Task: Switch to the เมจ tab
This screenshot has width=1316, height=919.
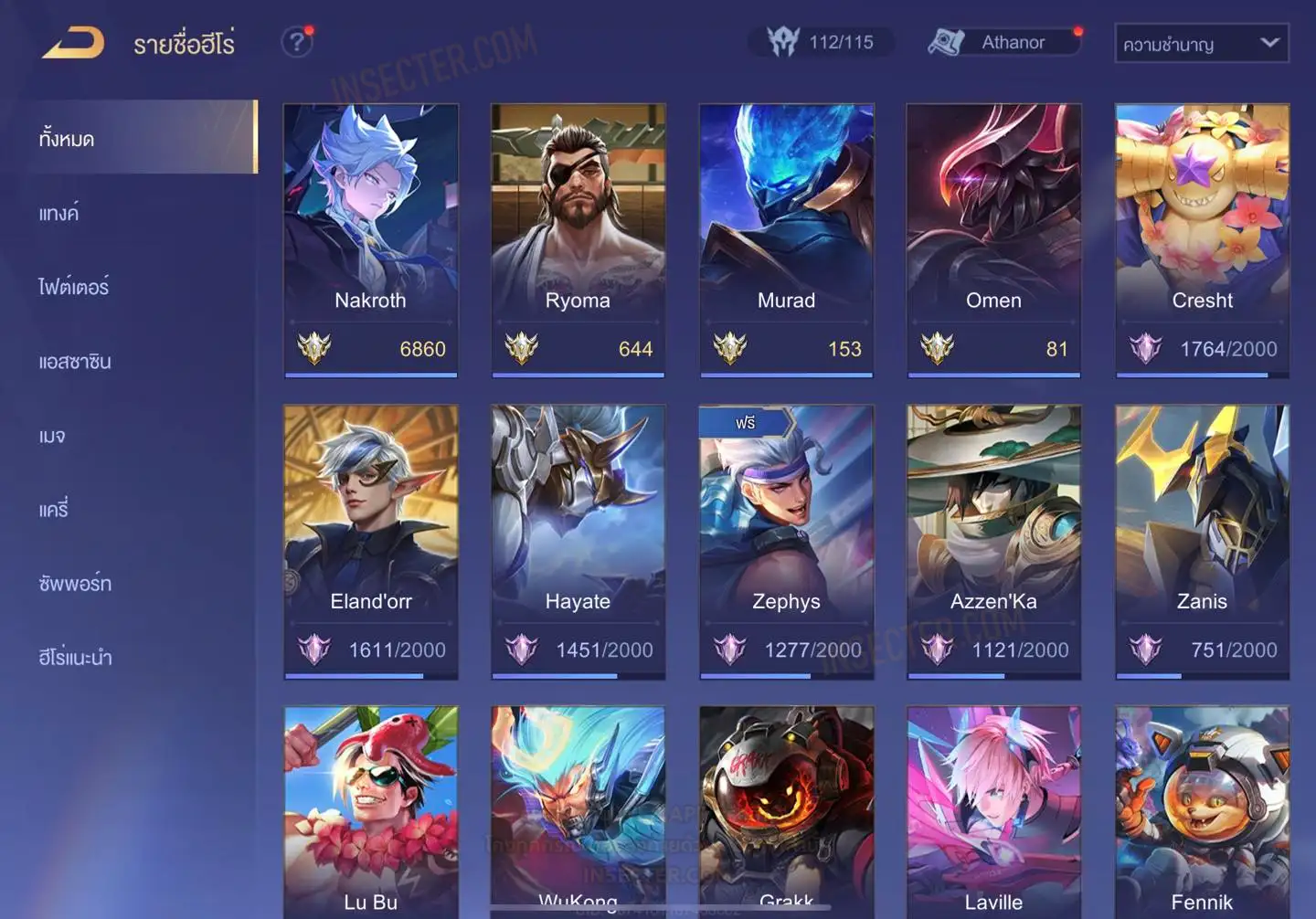Action: (x=52, y=436)
